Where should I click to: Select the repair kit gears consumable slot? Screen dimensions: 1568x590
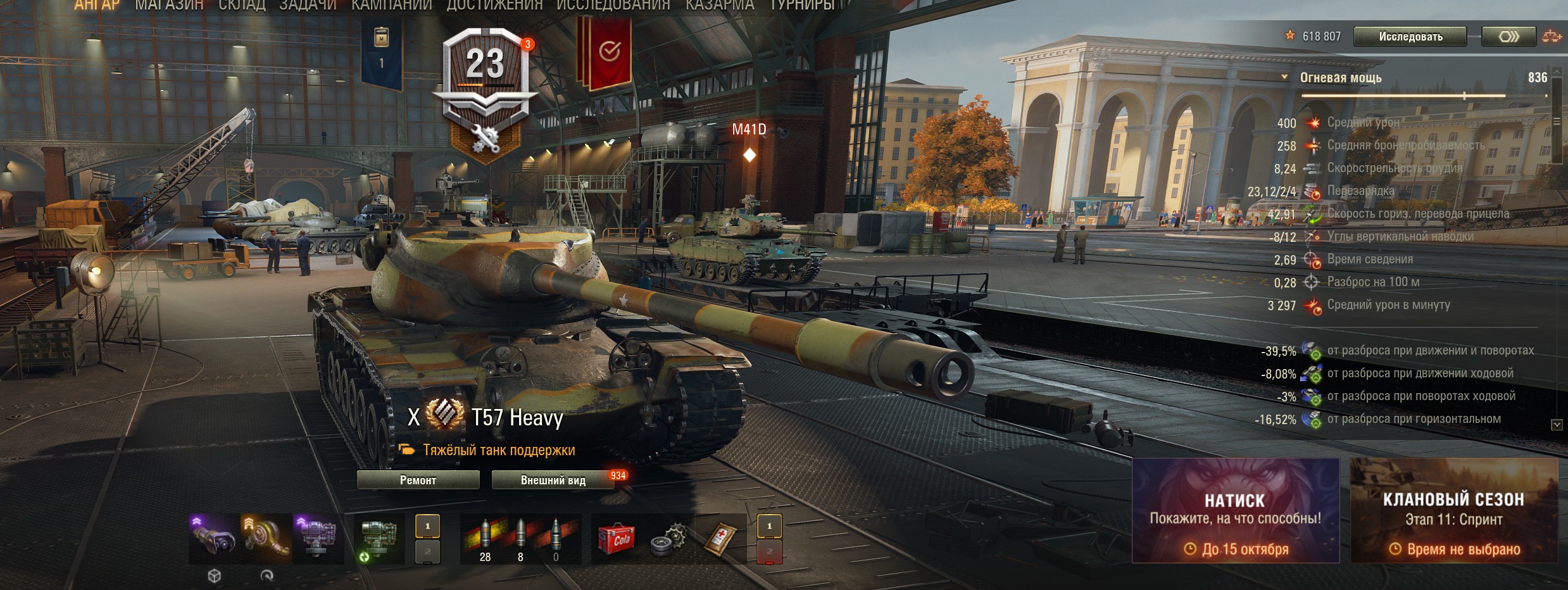click(668, 539)
